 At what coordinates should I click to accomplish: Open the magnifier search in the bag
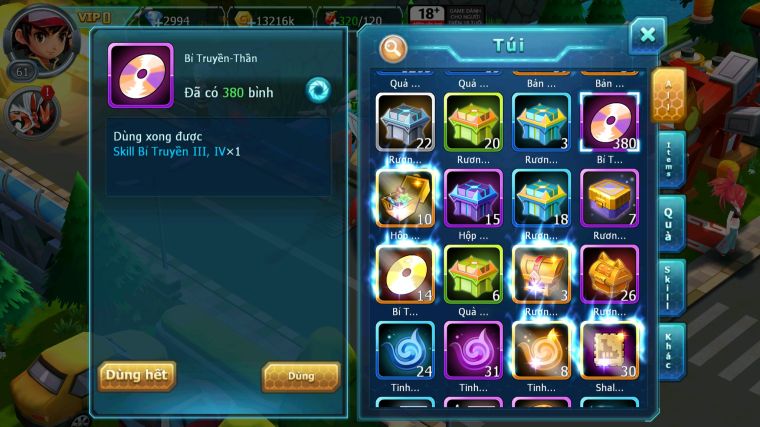[393, 47]
